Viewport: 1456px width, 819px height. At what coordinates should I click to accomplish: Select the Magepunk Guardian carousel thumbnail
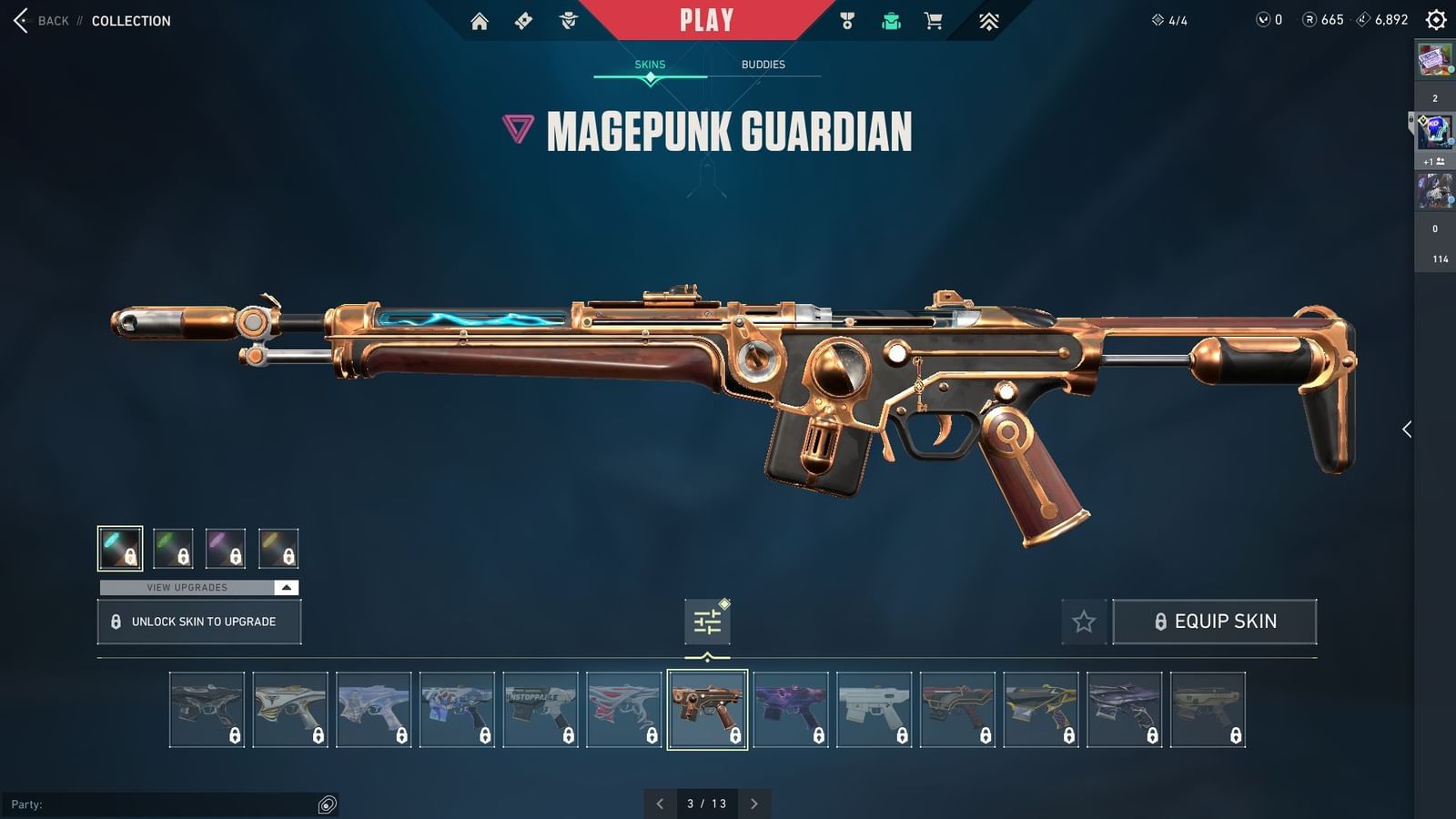click(x=708, y=708)
